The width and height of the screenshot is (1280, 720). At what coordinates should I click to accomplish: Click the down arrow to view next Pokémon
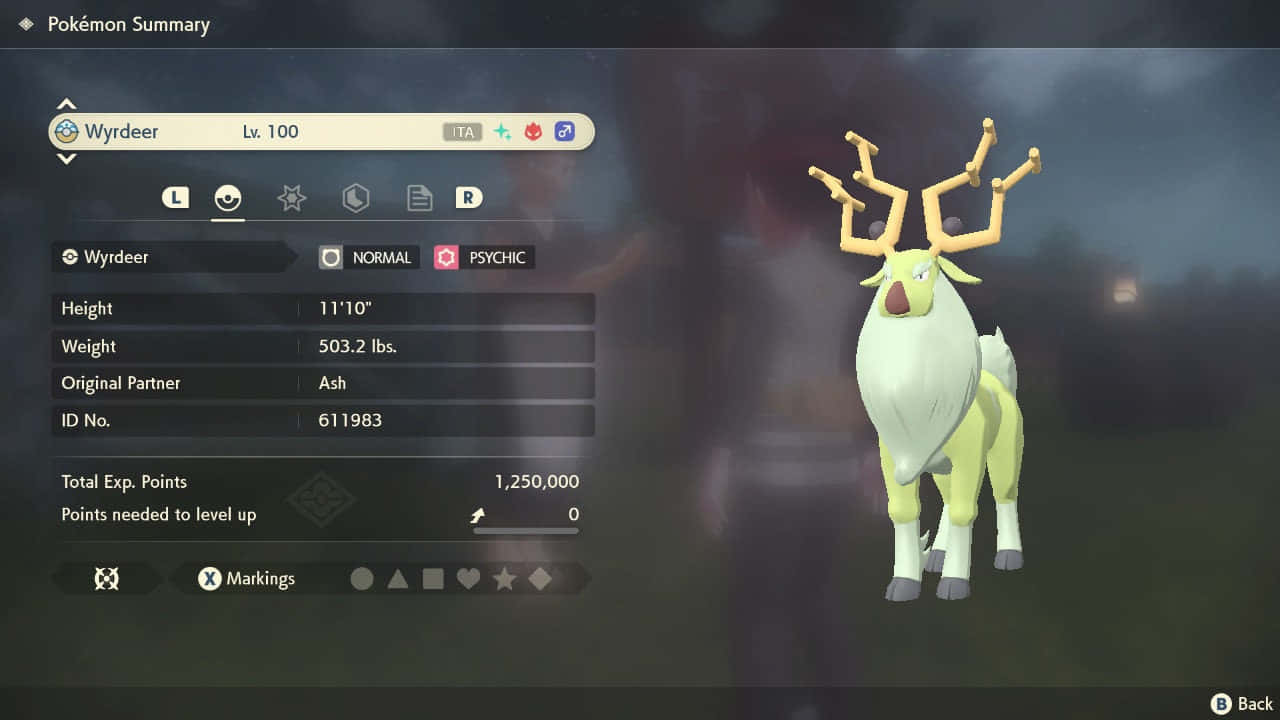[66, 159]
